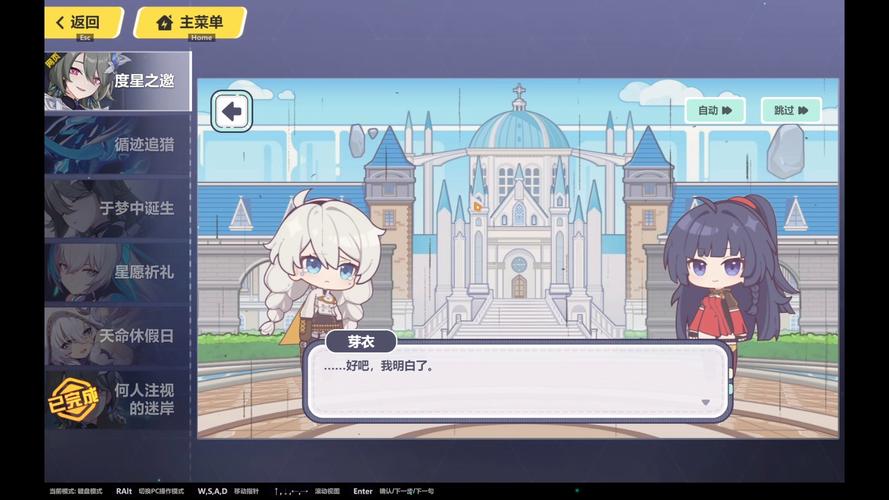This screenshot has height=500, width=889.
Task: Click the left arrow back button in story panel
Action: click(232, 111)
